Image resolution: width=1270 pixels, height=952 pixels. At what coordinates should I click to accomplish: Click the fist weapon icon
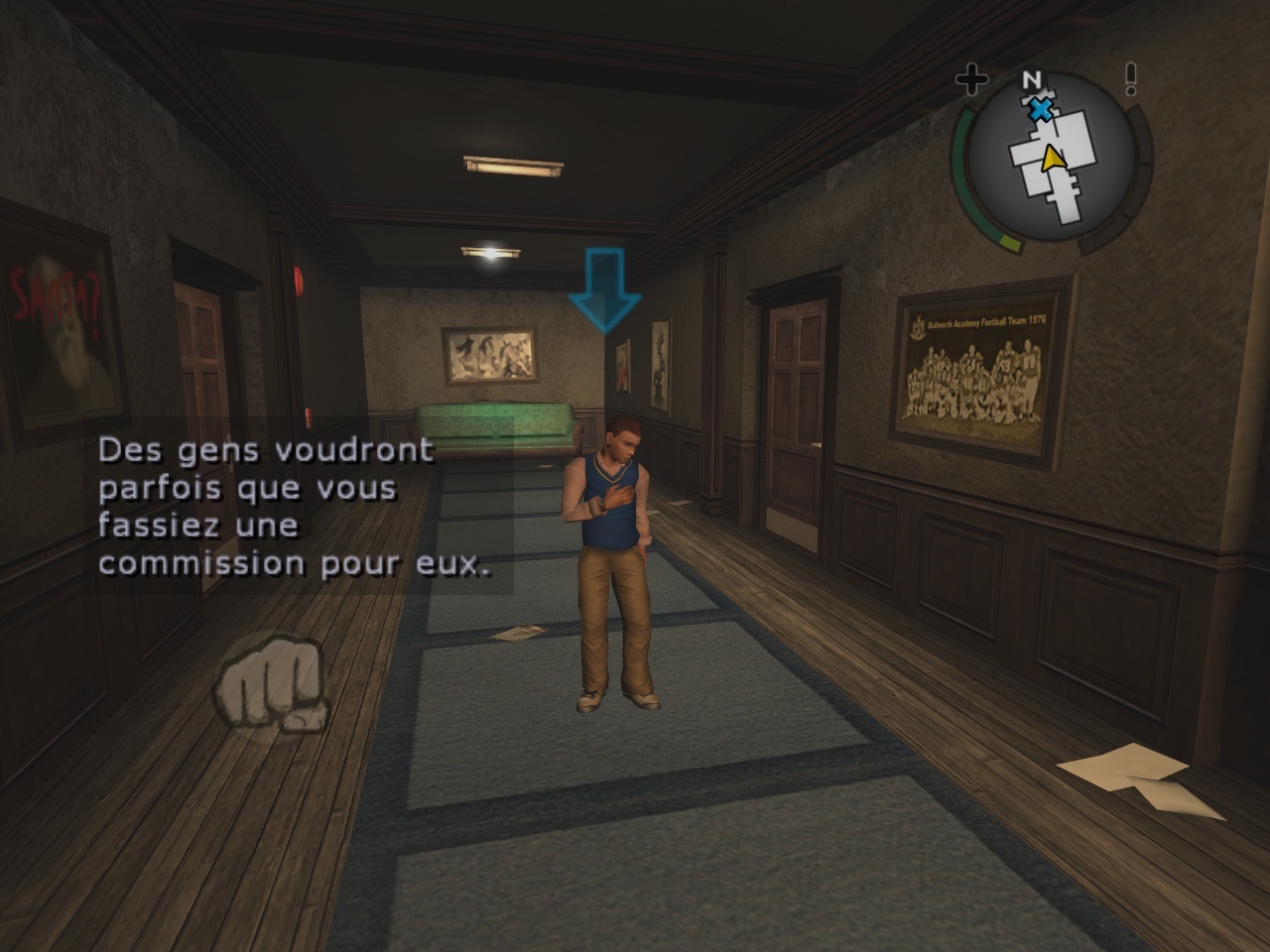[x=271, y=685]
